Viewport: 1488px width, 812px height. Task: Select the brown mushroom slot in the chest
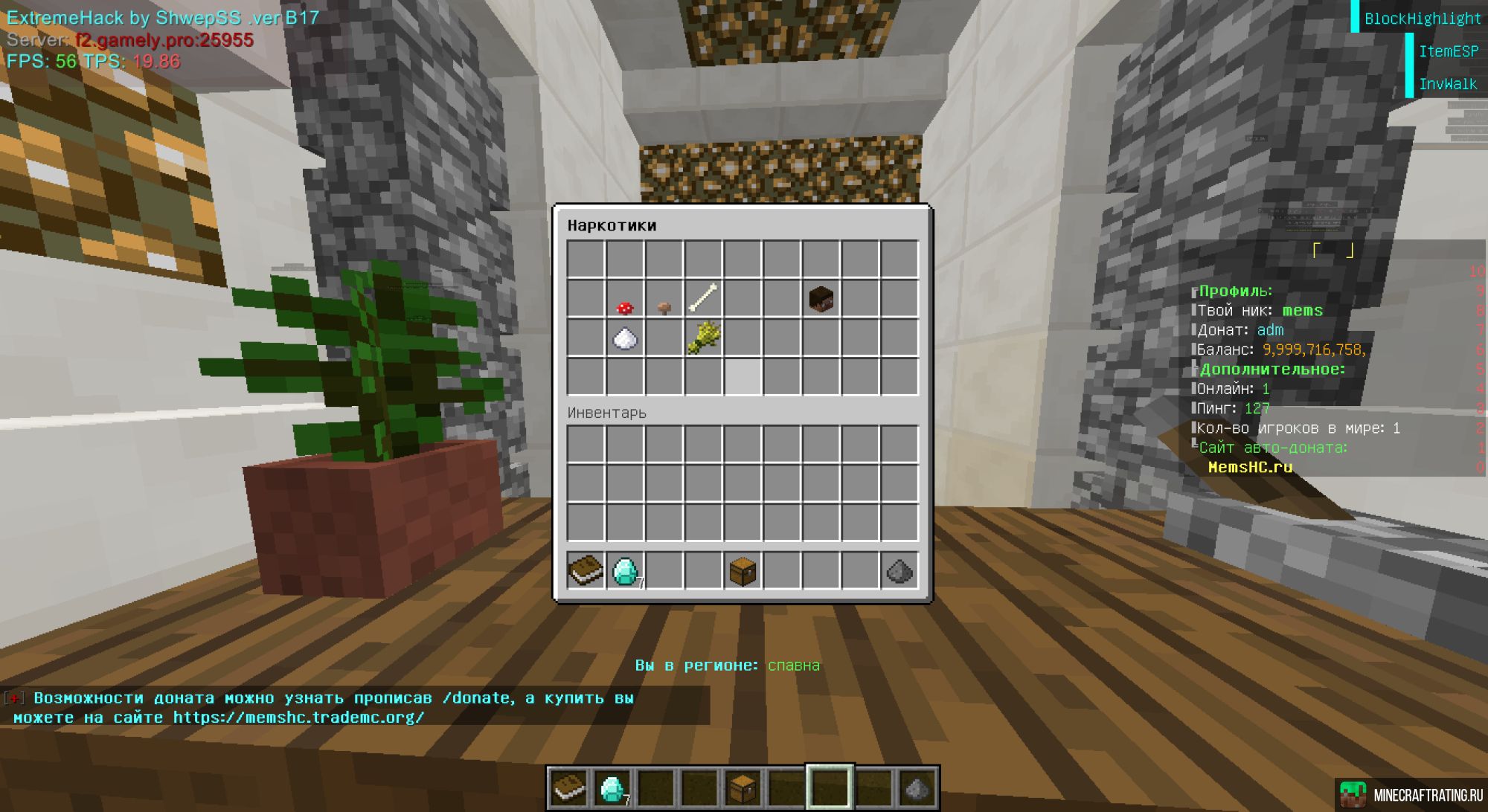pos(664,300)
